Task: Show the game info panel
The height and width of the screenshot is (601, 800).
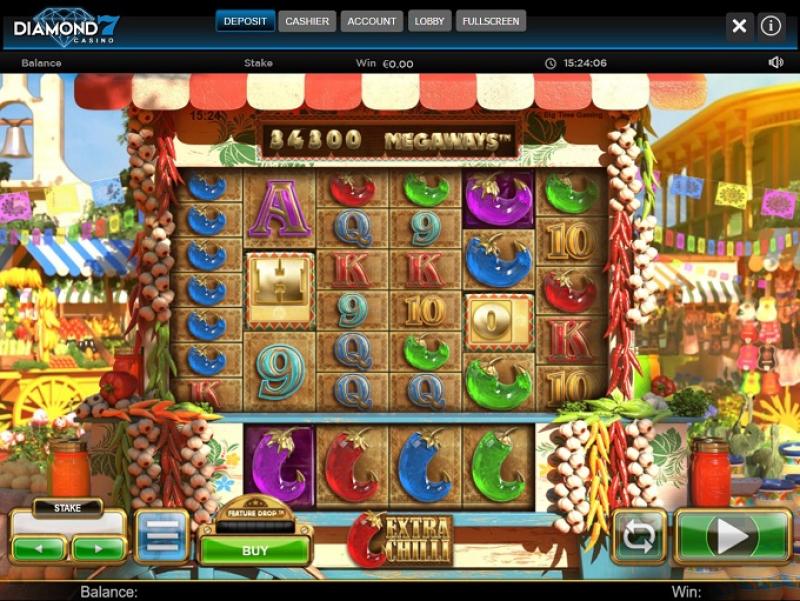Action: click(x=771, y=26)
